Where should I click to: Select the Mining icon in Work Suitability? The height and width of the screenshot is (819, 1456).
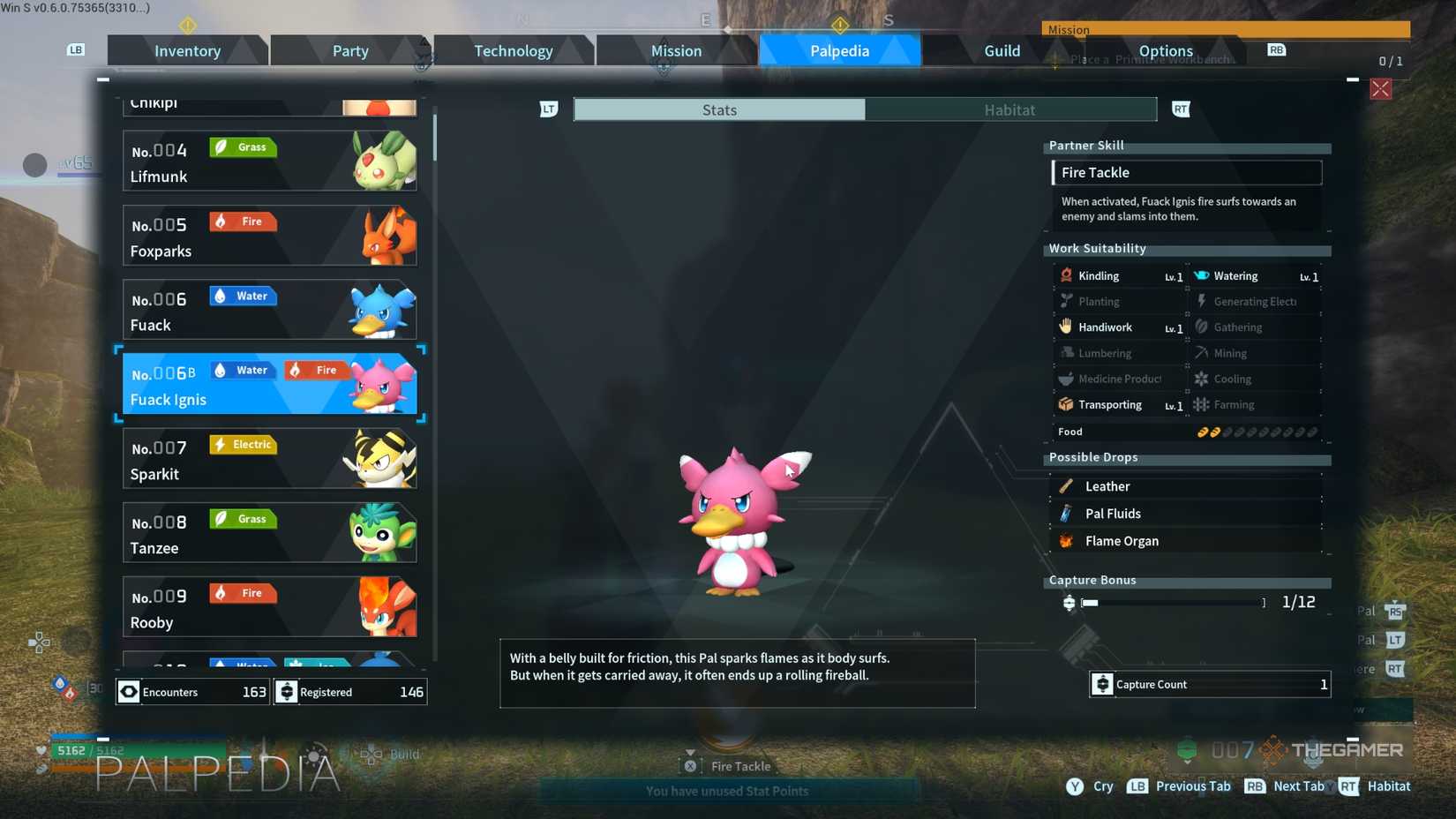coord(1201,352)
